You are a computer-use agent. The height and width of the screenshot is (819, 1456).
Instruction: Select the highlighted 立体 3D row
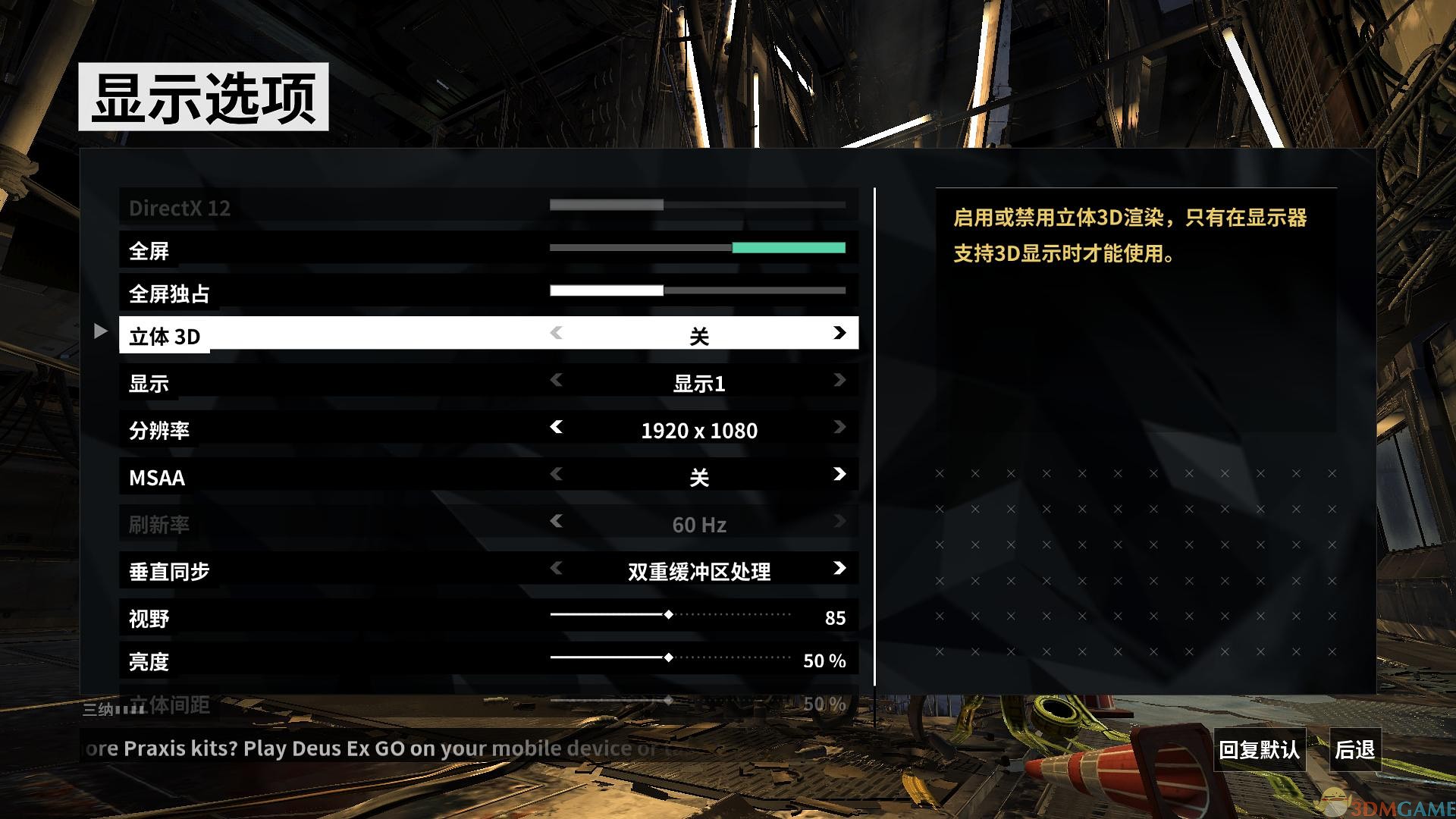303,334
